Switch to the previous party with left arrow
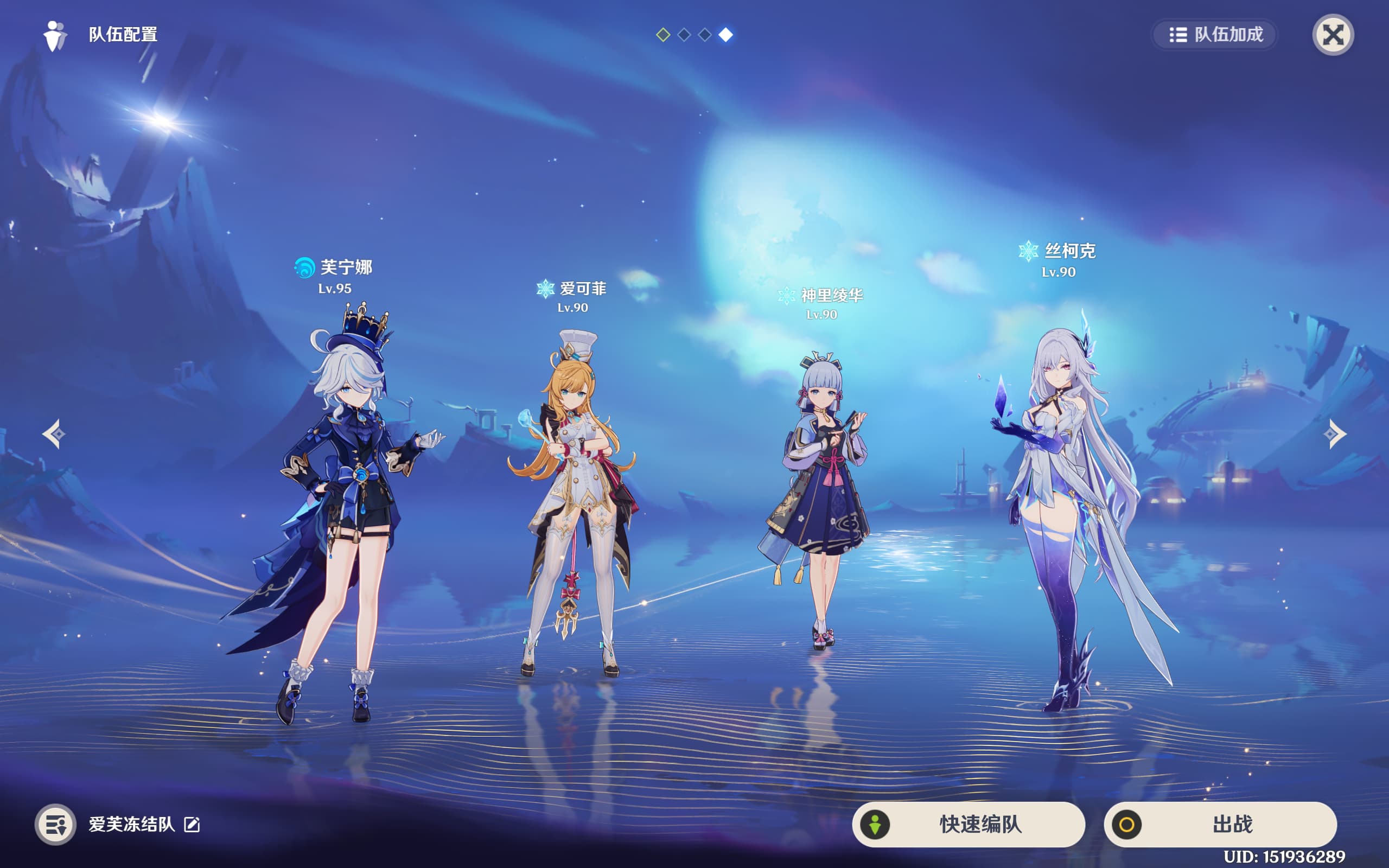 click(x=54, y=434)
